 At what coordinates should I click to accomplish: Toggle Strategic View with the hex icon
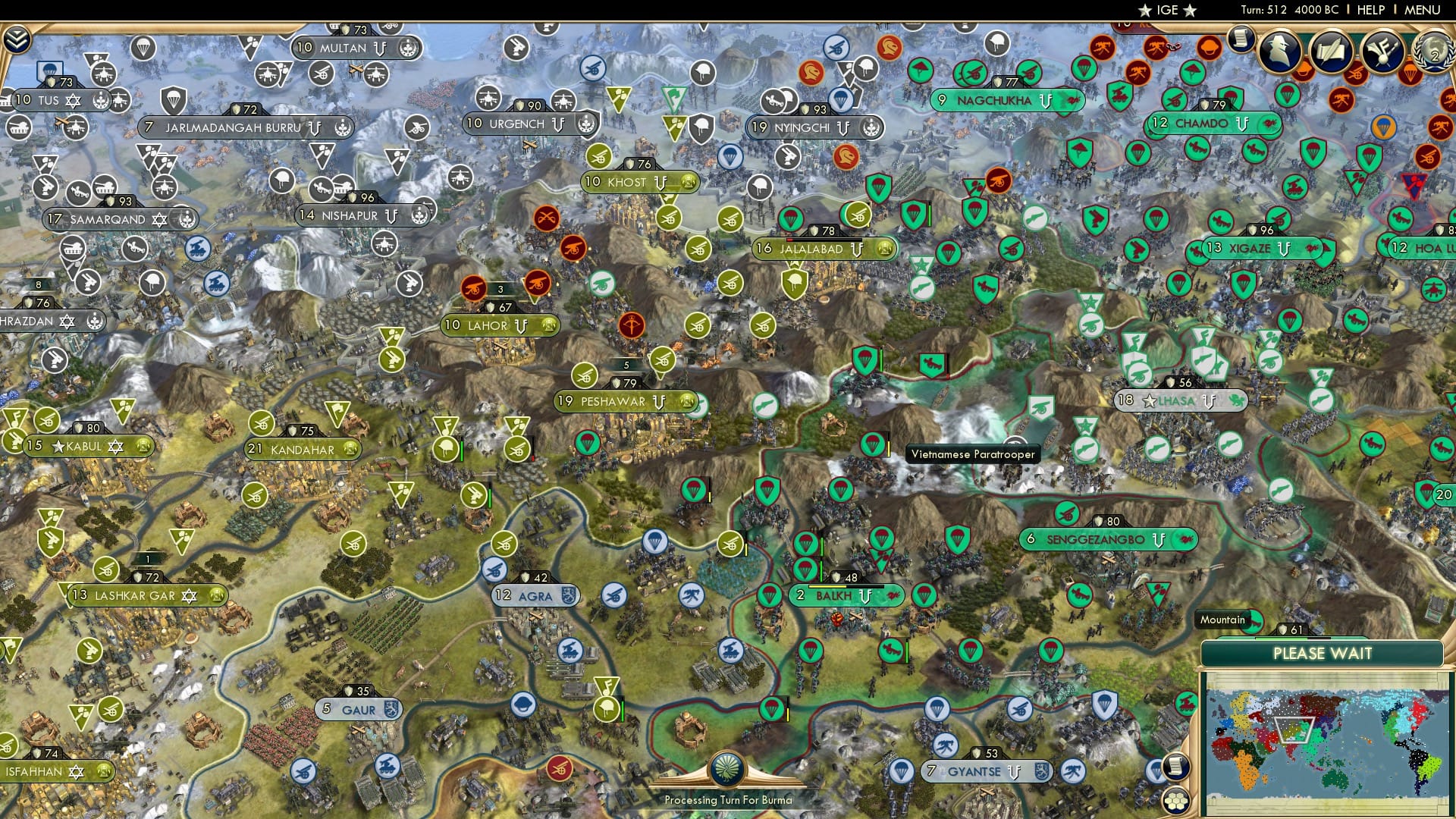pos(1175,799)
